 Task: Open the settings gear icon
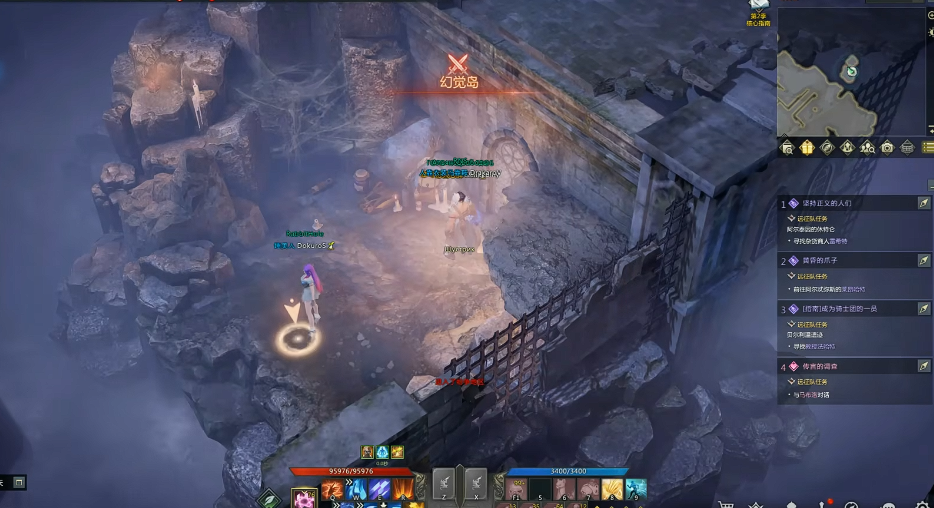coord(921,503)
